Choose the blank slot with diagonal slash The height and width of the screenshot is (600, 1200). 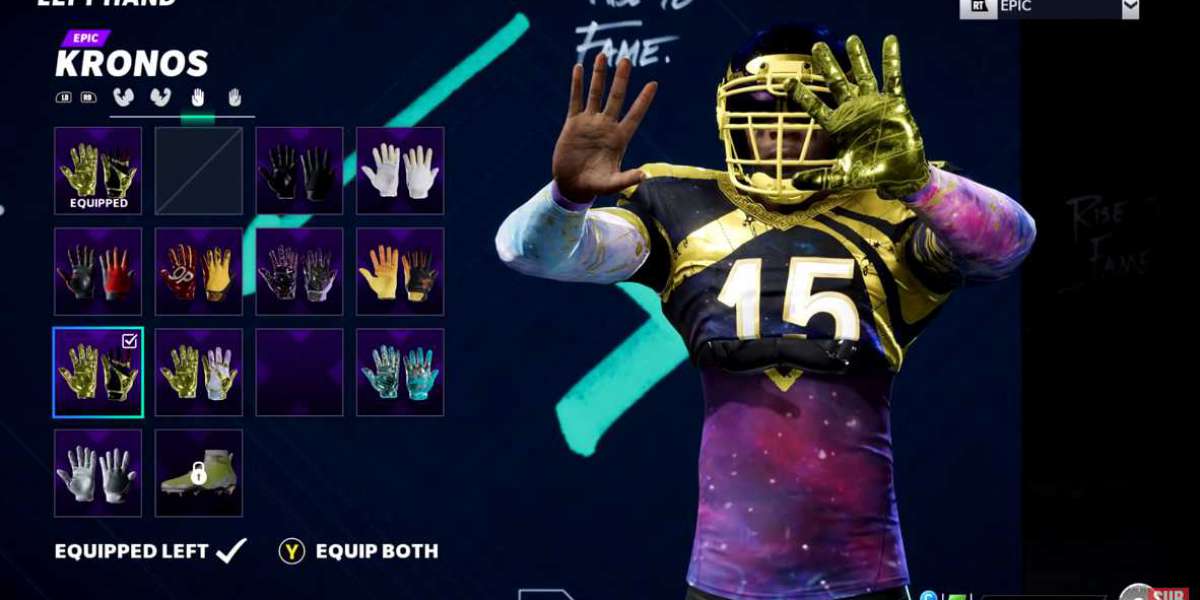tap(199, 171)
